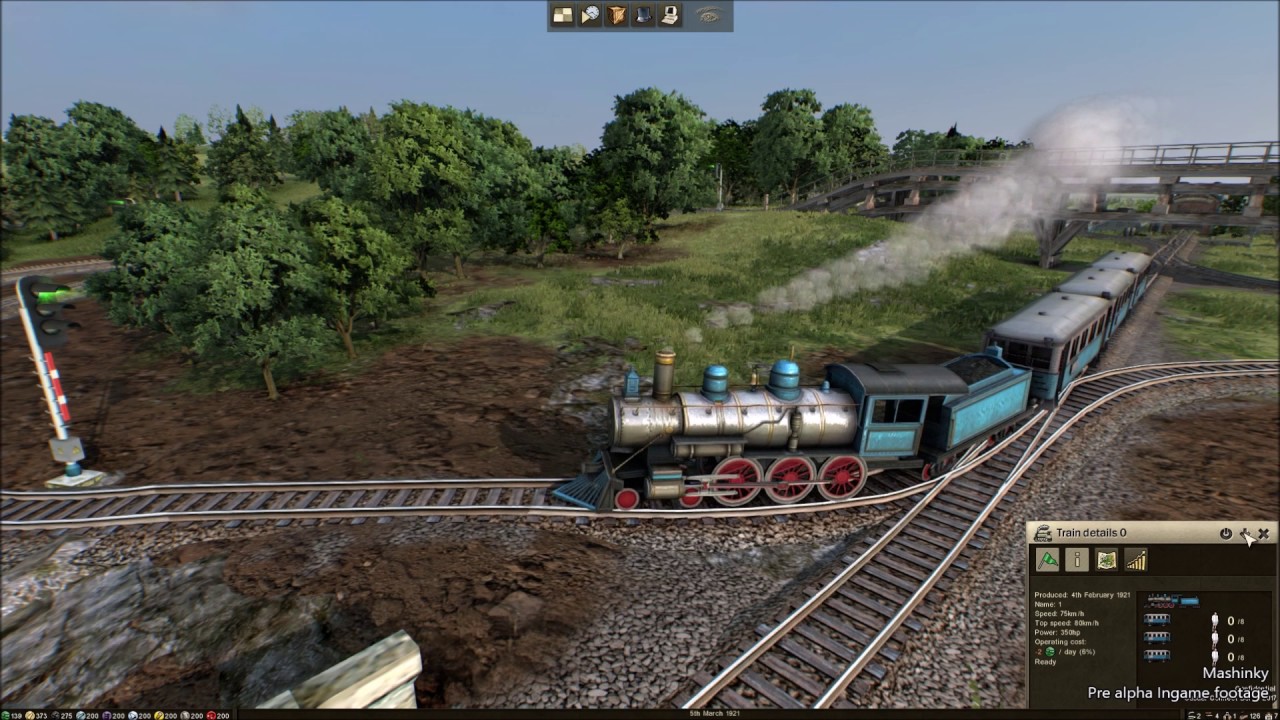Switch to the info tab
Image resolution: width=1280 pixels, height=720 pixels.
(1076, 560)
